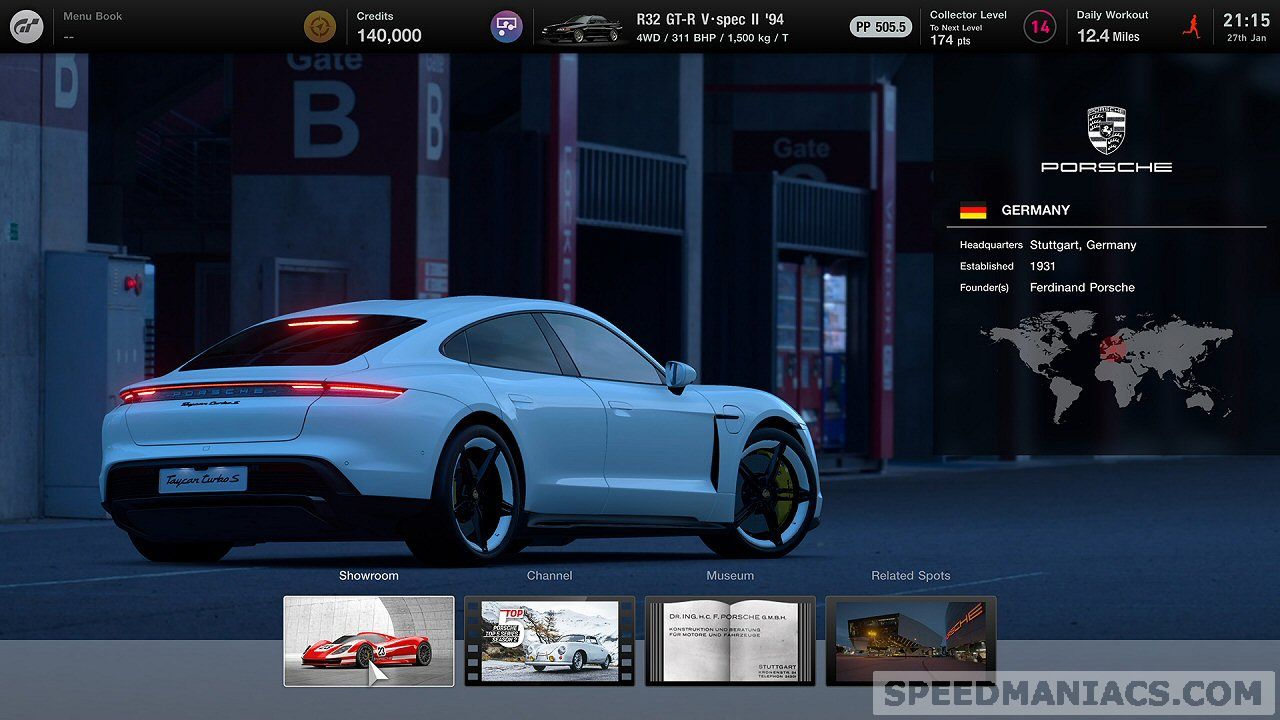This screenshot has height=720, width=1280.
Task: Open the Showroom thumbnail with red car
Action: [x=369, y=641]
